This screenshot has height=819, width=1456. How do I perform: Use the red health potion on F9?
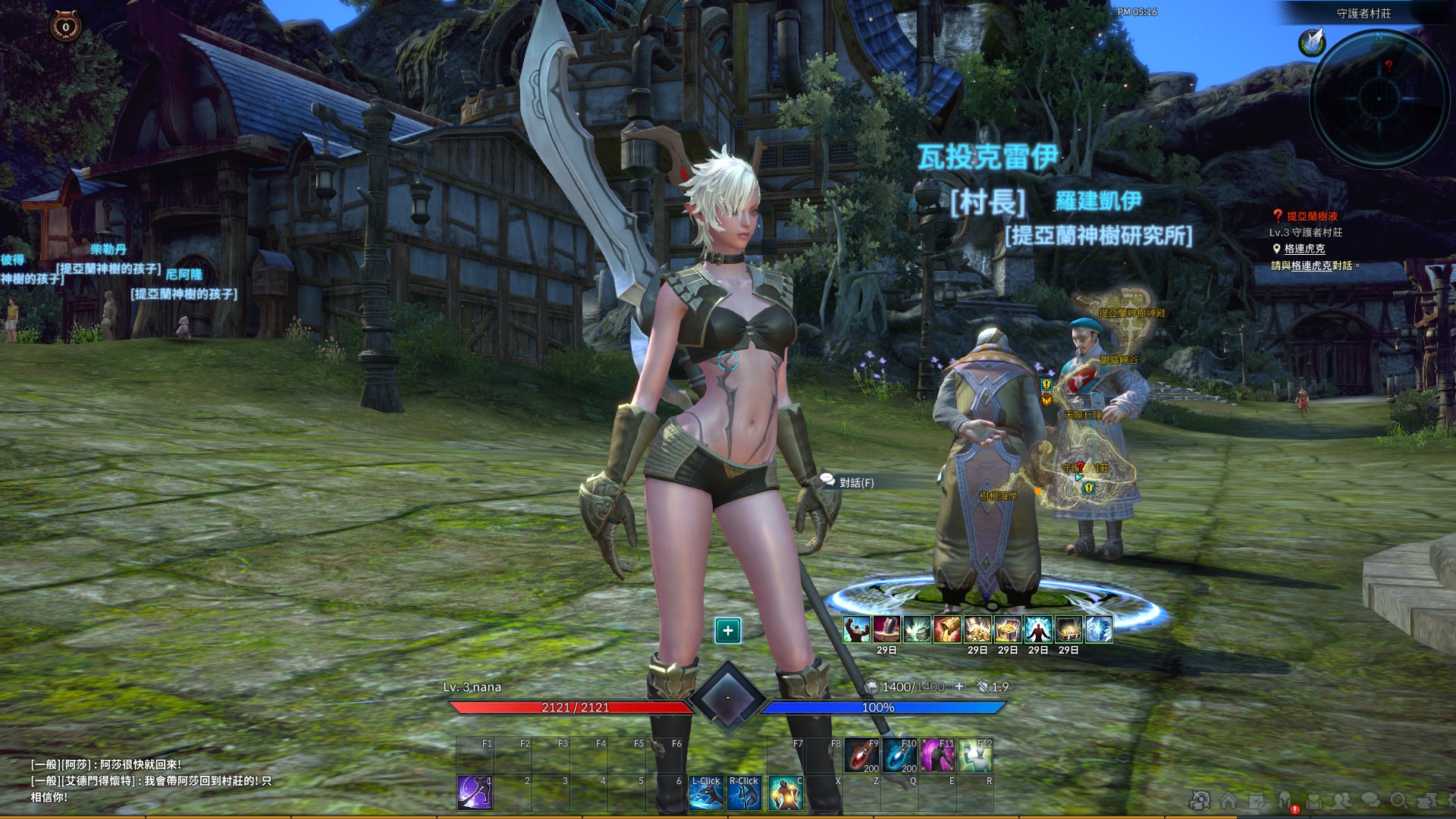pyautogui.click(x=861, y=755)
